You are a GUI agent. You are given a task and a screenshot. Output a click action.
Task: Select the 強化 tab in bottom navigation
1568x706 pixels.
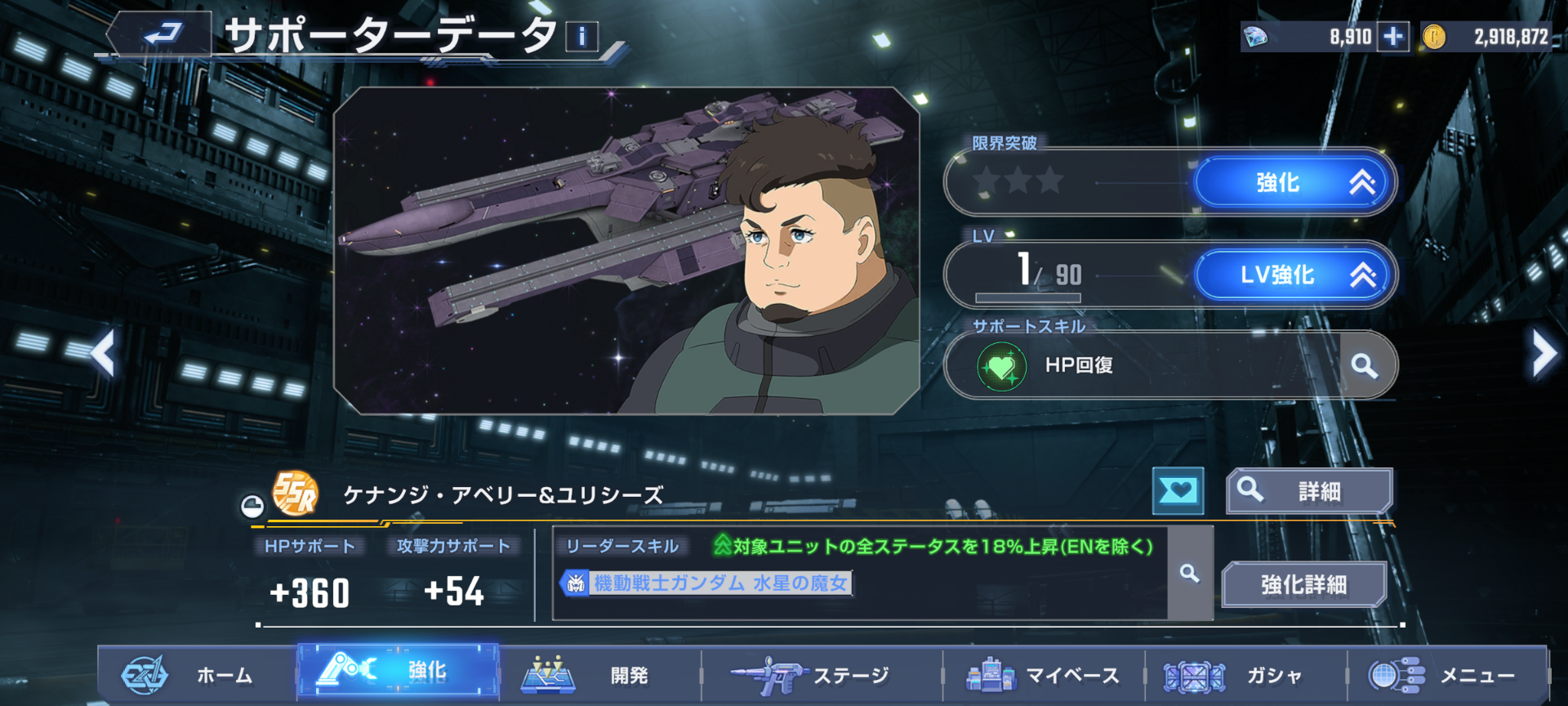click(x=398, y=672)
